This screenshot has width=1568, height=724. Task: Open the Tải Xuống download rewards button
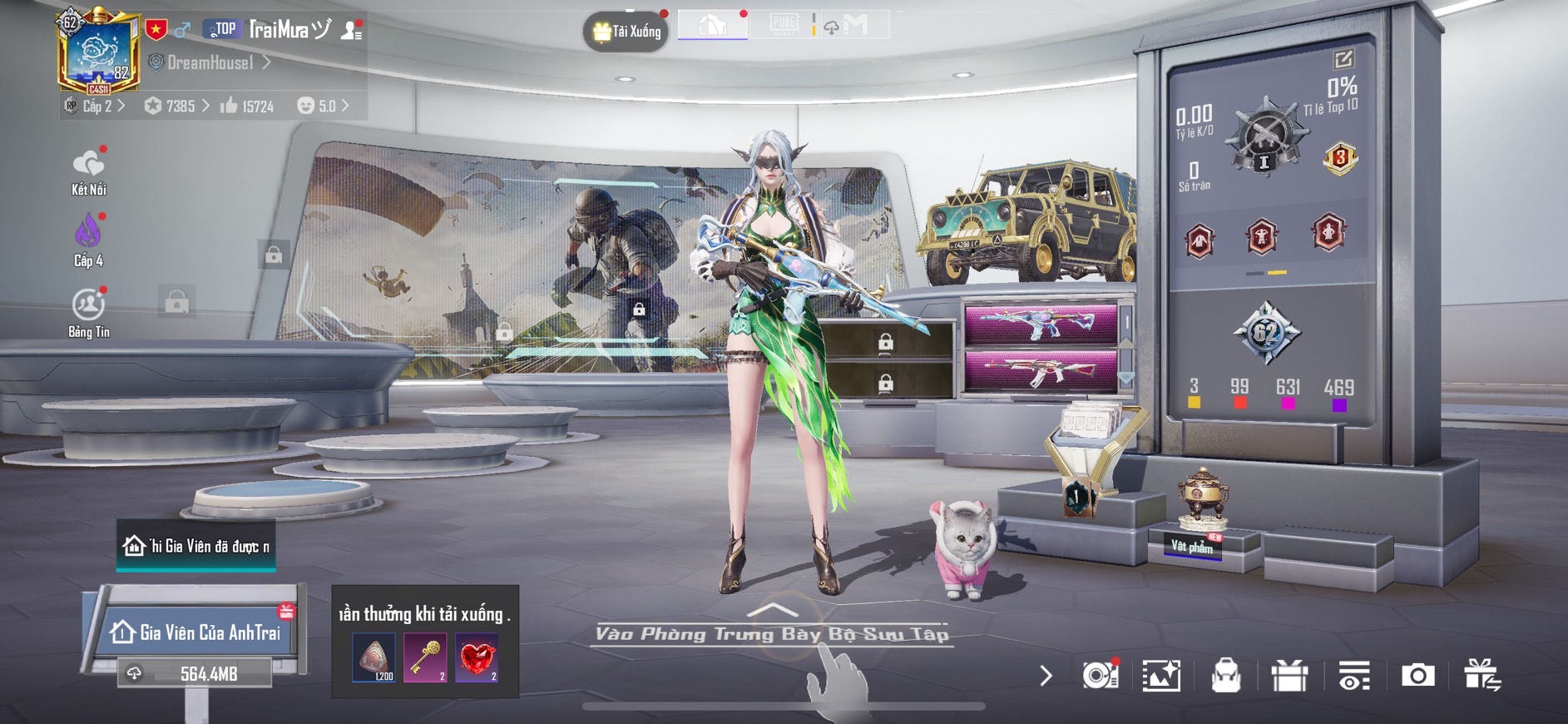(626, 32)
